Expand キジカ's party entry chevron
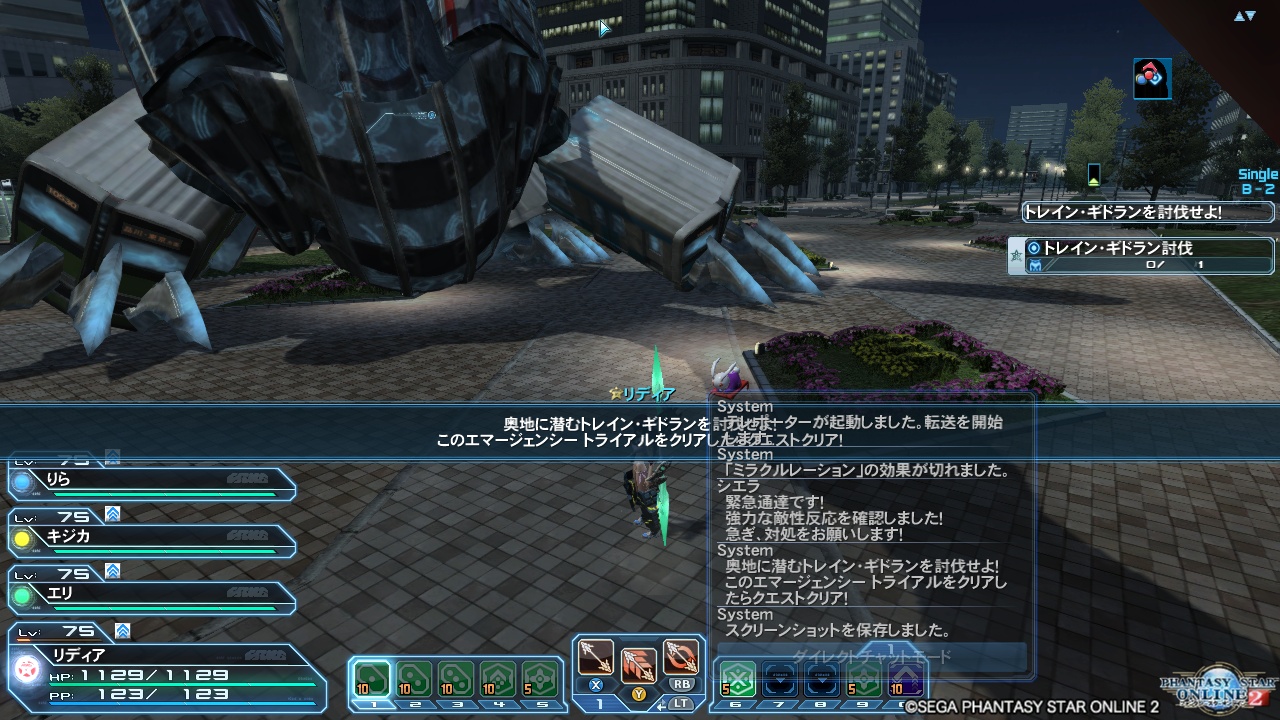The height and width of the screenshot is (720, 1280). (x=111, y=514)
